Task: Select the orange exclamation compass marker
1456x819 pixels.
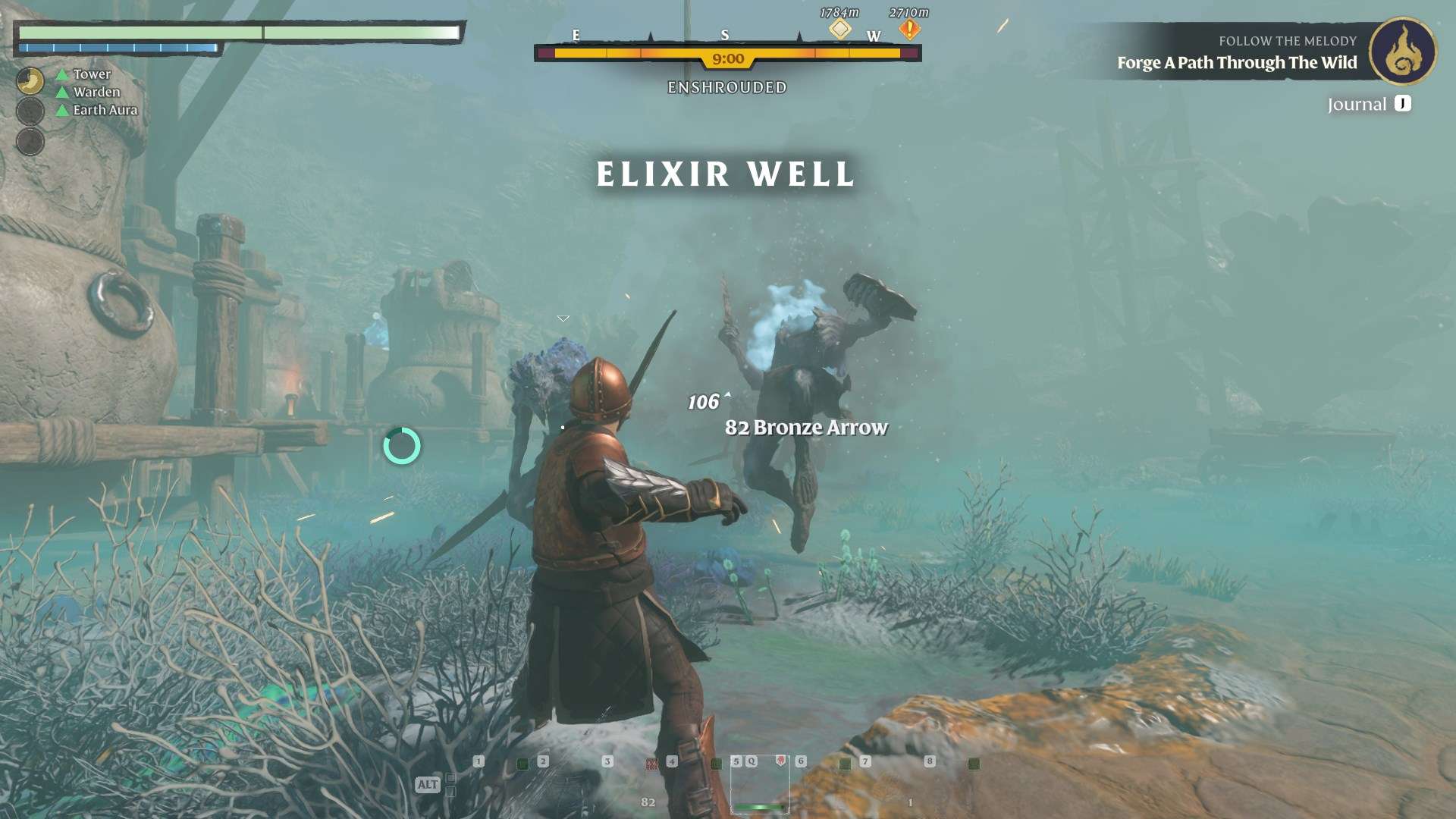Action: click(x=909, y=30)
